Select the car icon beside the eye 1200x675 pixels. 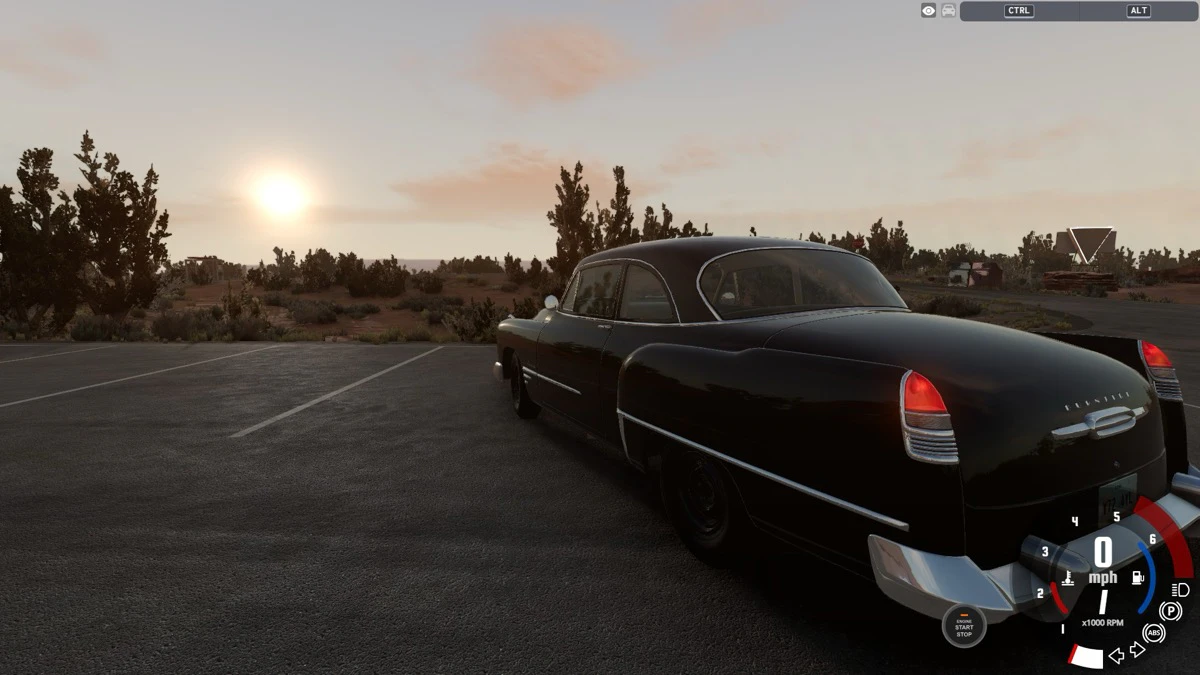coord(948,10)
